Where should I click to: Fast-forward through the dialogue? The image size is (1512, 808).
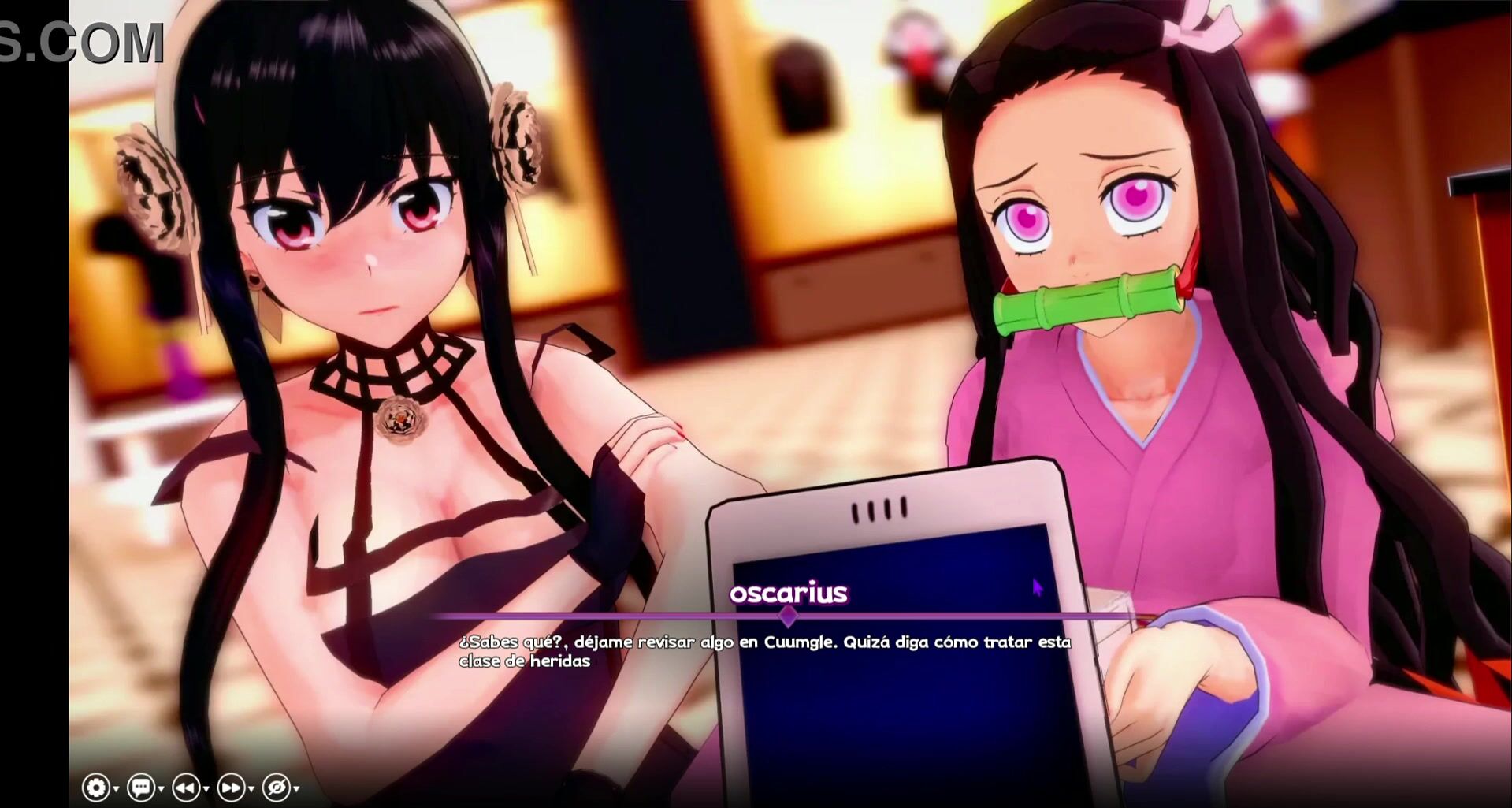click(x=231, y=787)
